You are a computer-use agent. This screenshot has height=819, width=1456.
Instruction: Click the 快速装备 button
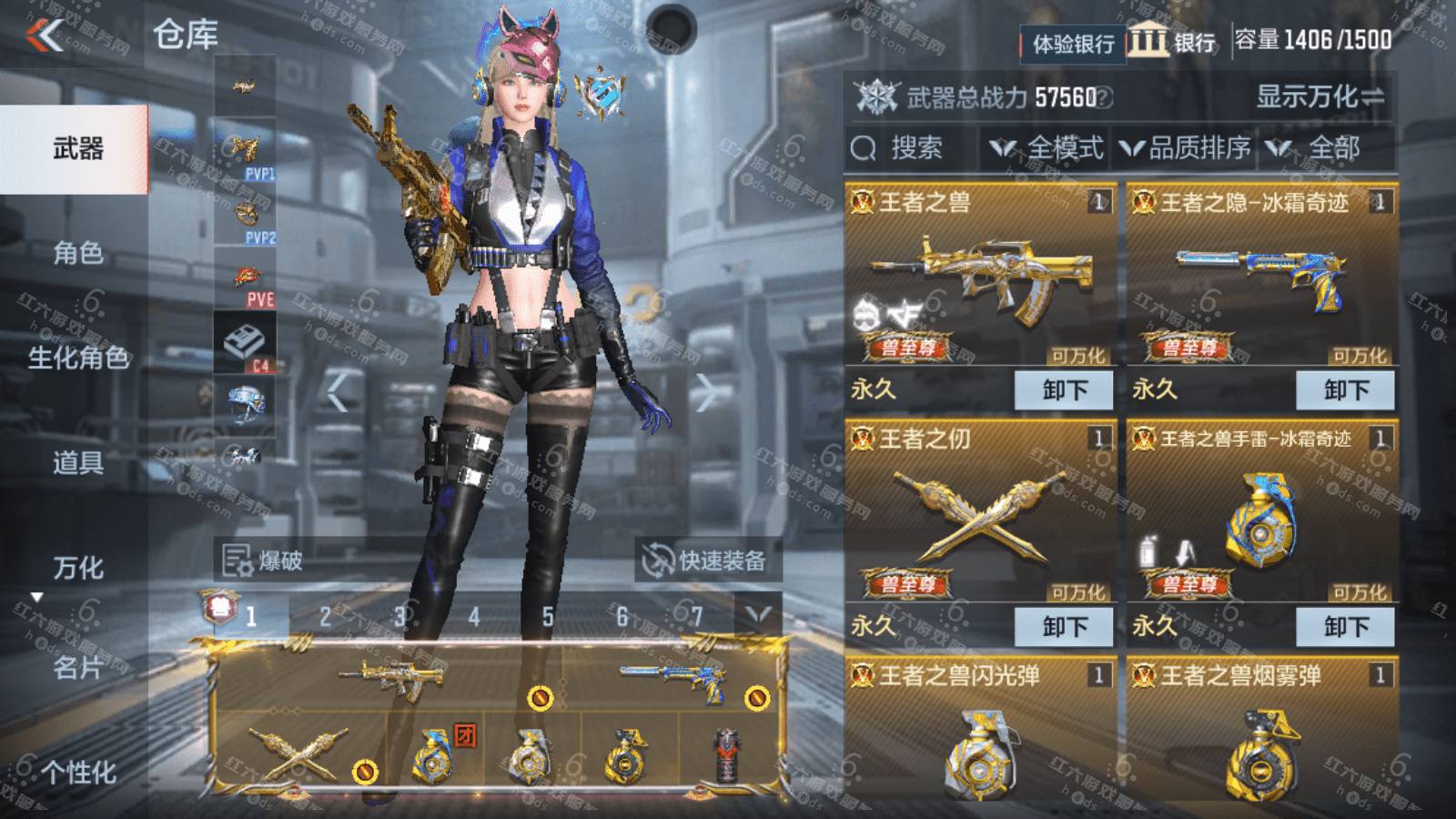708,561
